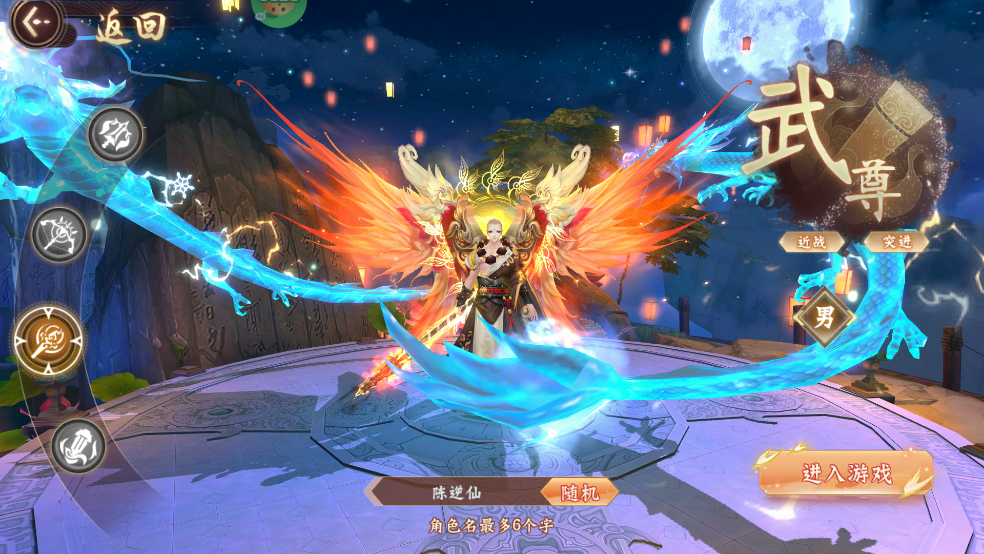984x554 pixels.
Task: Select the highlighted orange staff class icon
Action: click(47, 339)
